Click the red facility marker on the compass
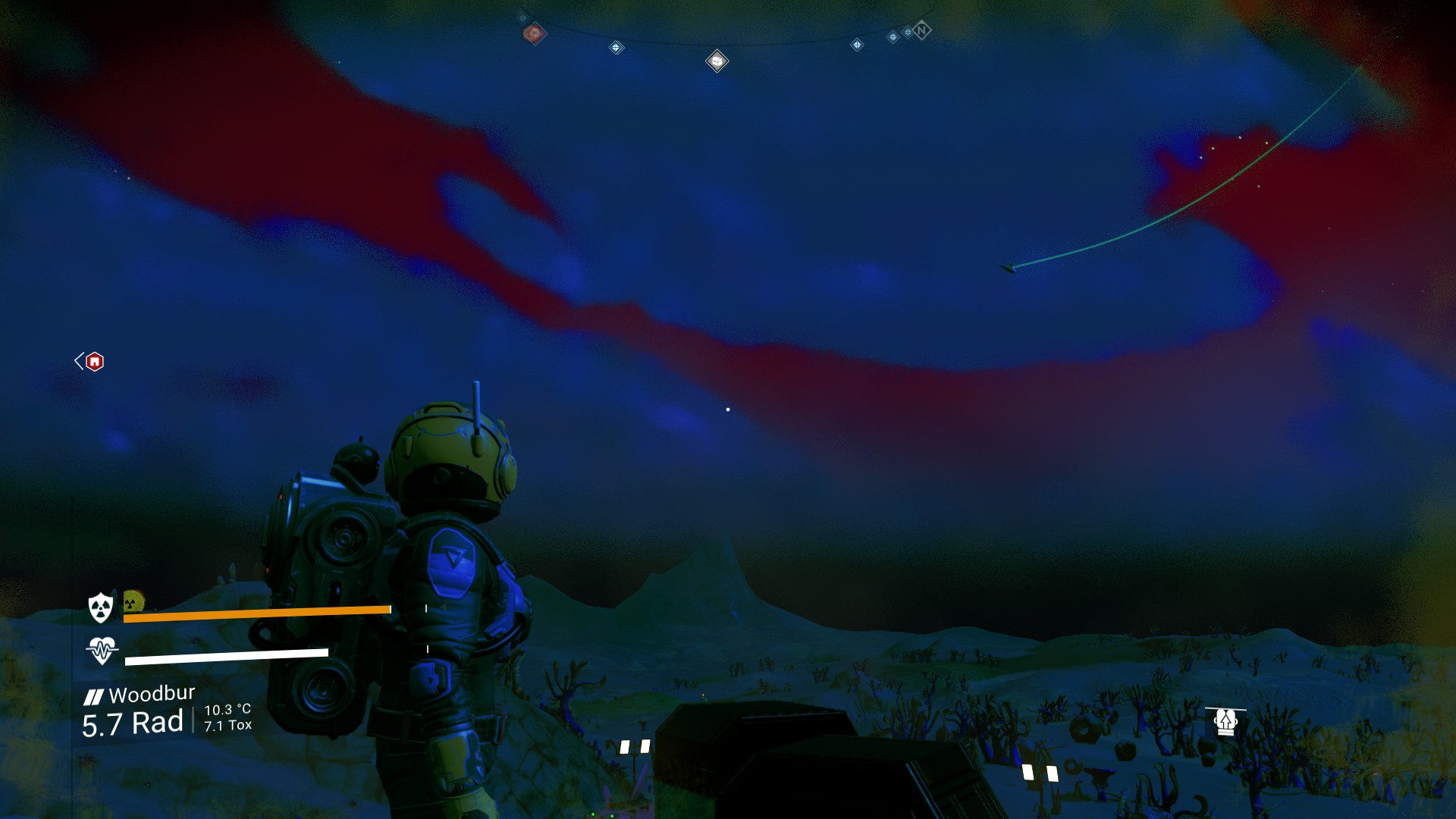 pyautogui.click(x=534, y=32)
